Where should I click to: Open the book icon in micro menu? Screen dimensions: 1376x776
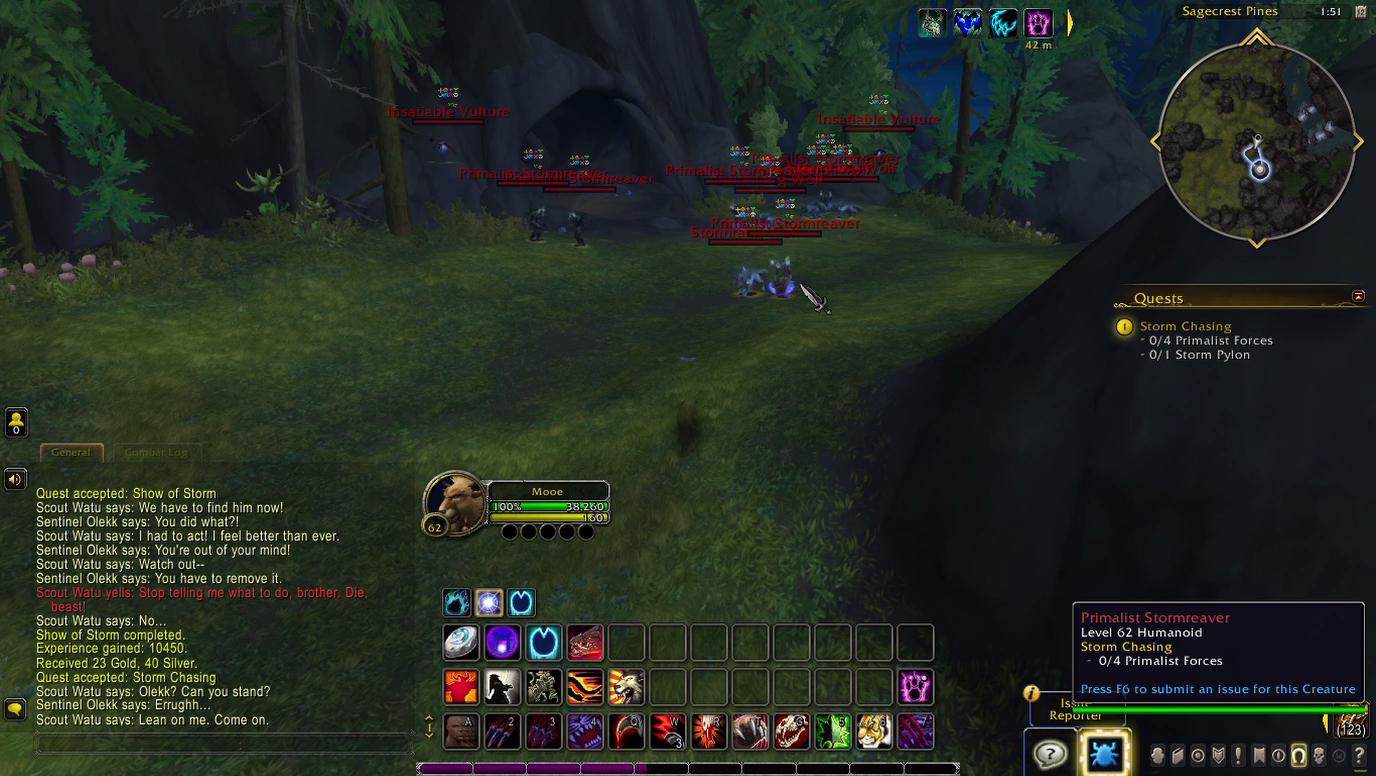[1177, 755]
